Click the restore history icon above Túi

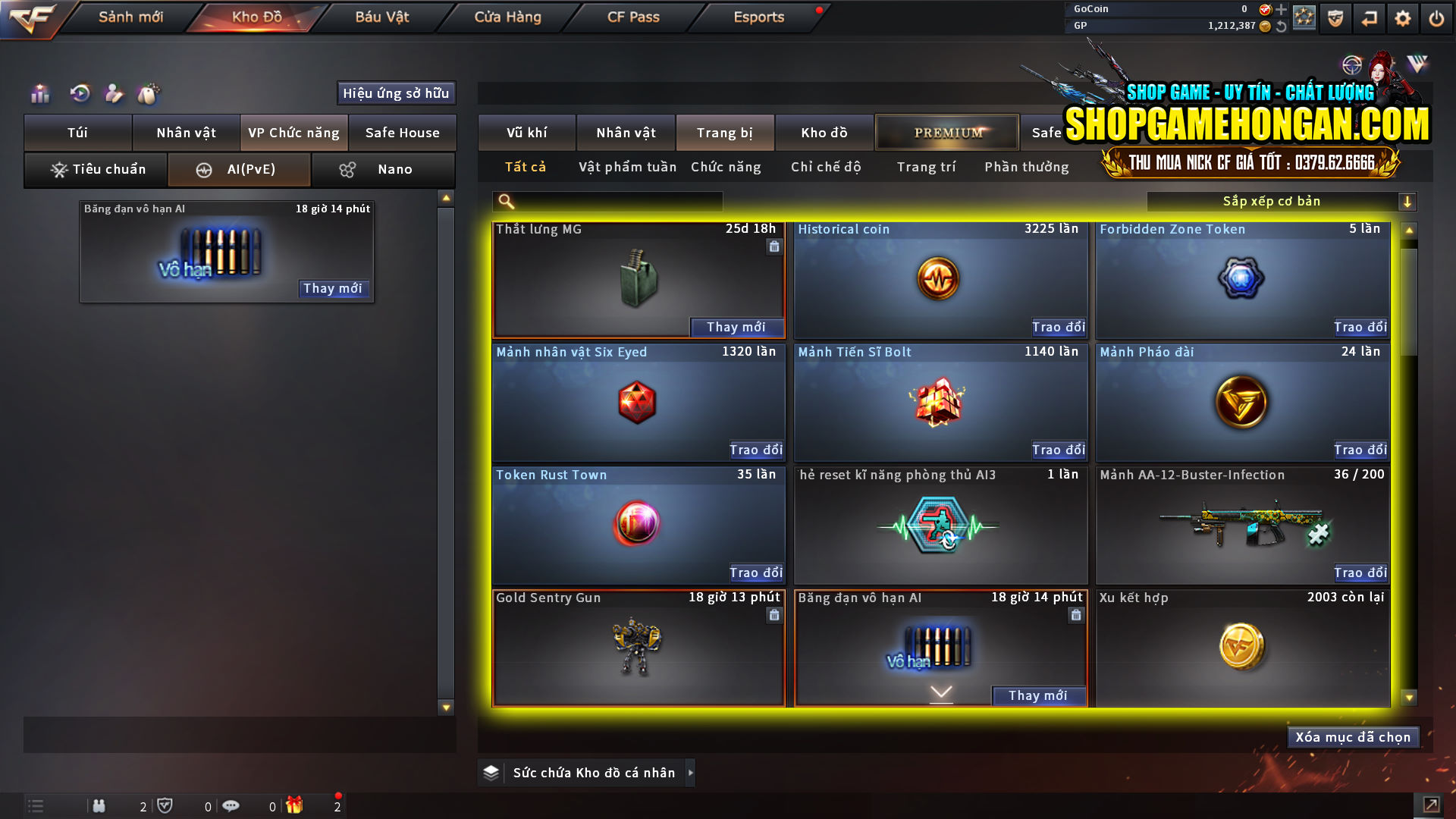[79, 93]
